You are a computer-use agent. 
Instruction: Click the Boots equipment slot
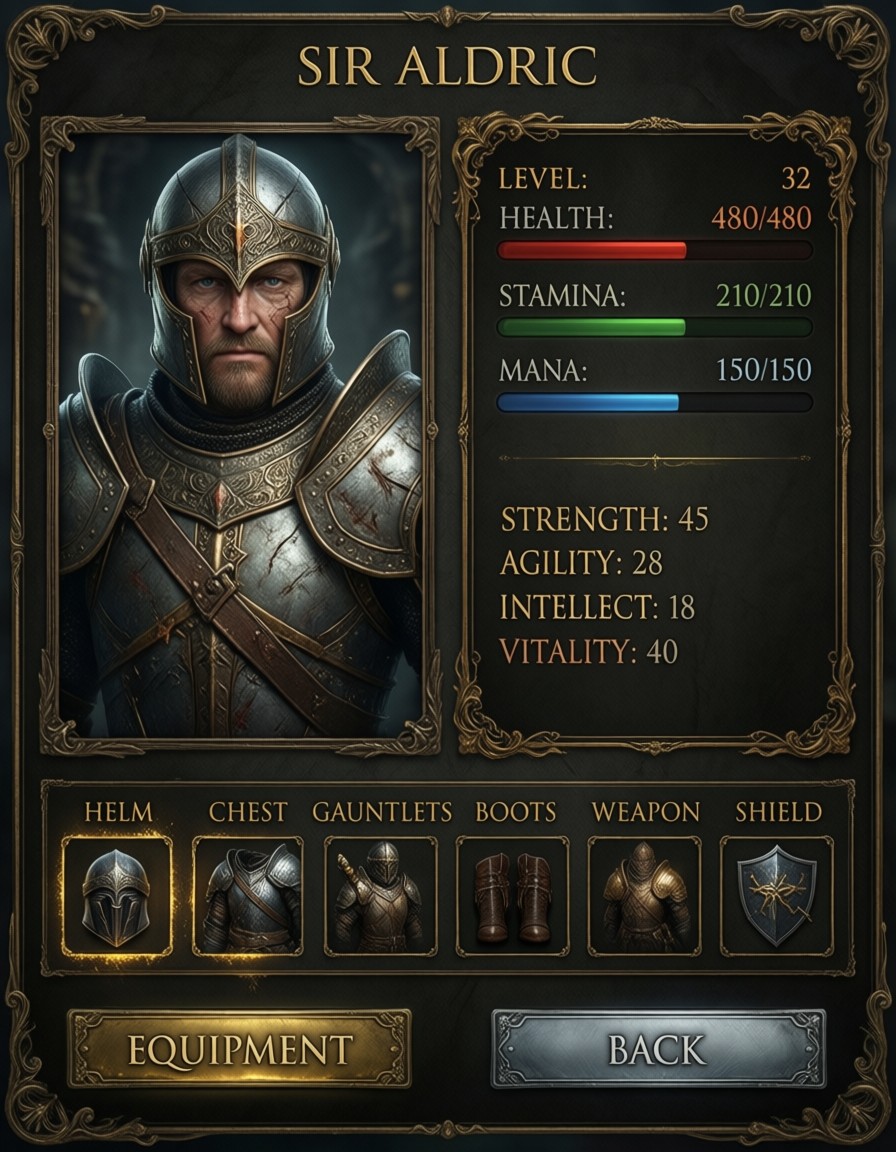512,895
